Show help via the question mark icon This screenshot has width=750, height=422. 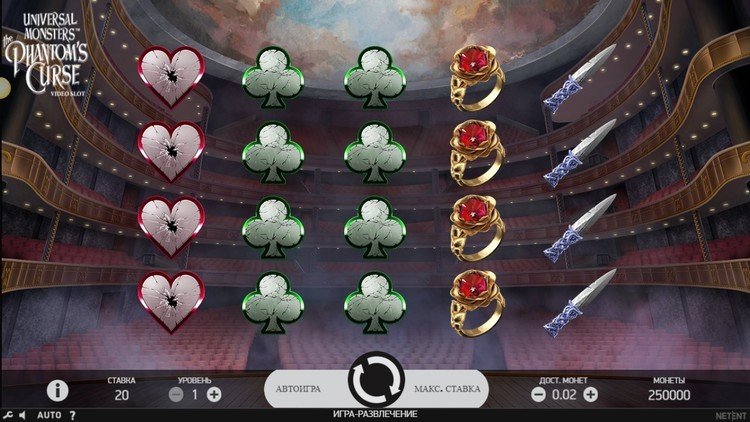(72, 414)
